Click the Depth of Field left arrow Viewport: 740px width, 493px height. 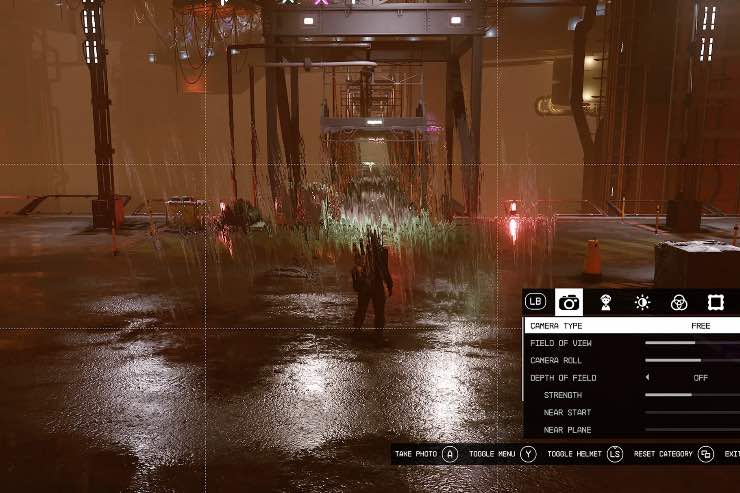click(x=647, y=378)
